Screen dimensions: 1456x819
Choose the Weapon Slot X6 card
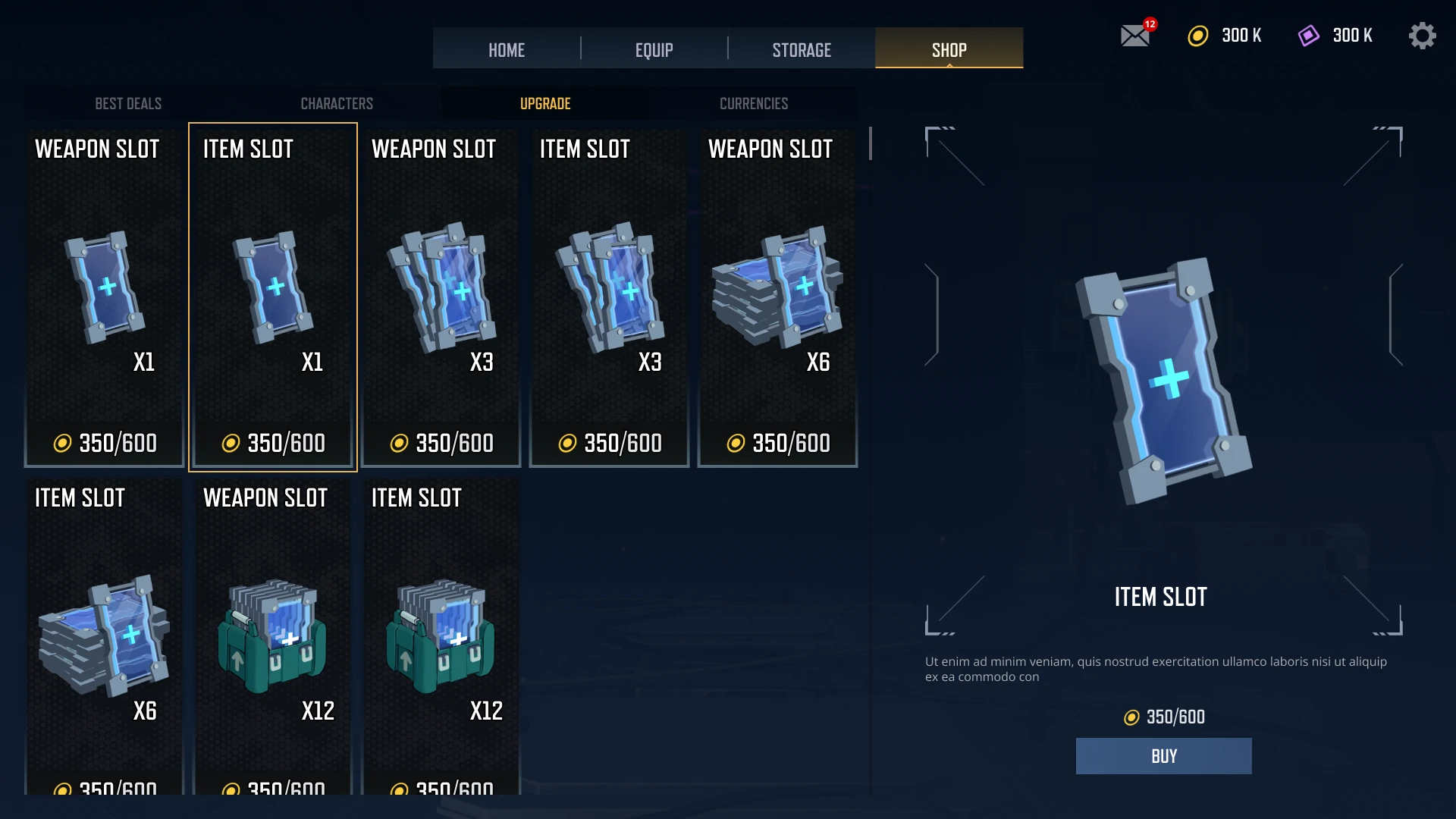pyautogui.click(x=778, y=297)
